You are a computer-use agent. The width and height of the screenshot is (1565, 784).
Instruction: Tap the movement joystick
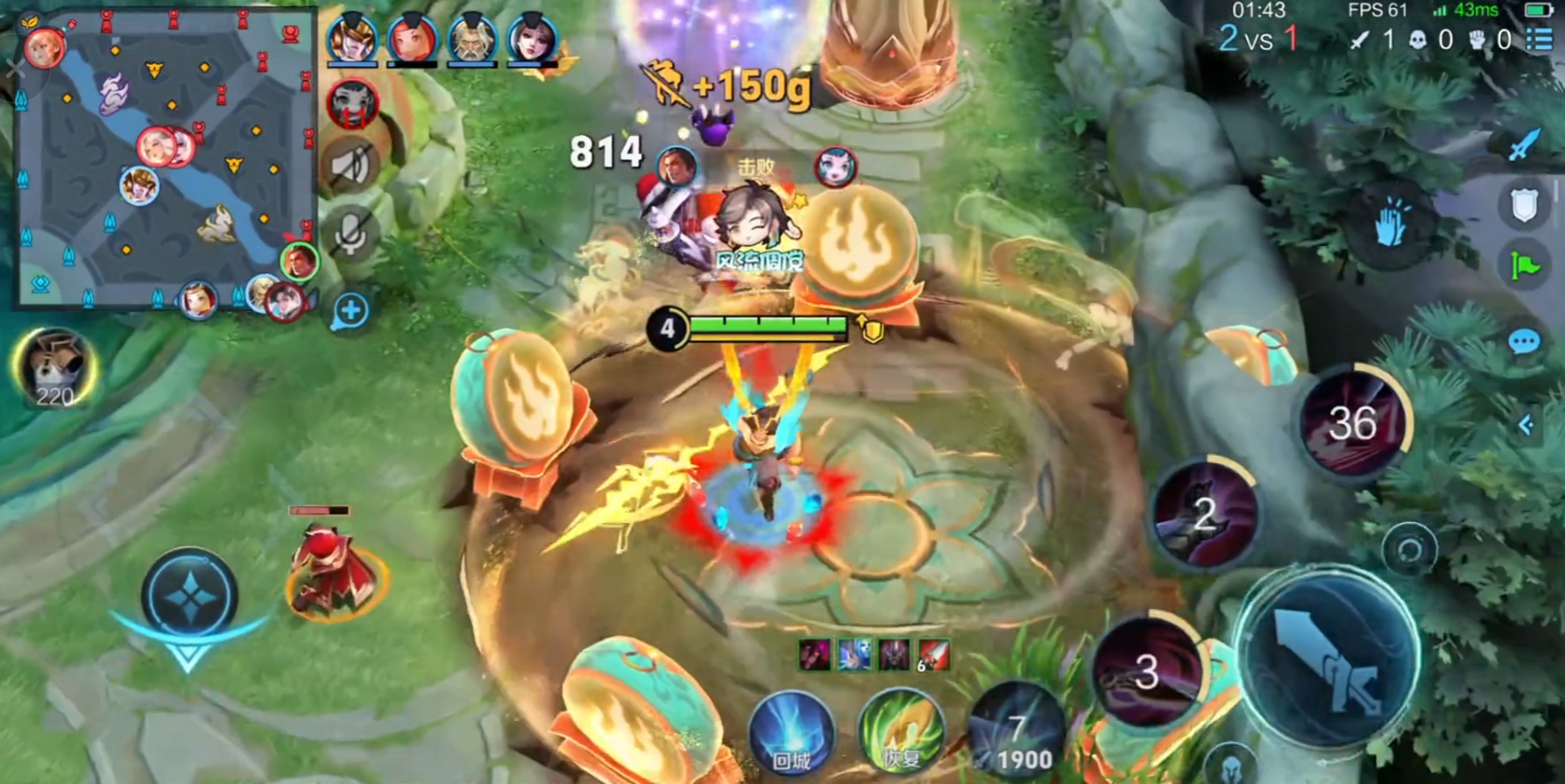189,597
